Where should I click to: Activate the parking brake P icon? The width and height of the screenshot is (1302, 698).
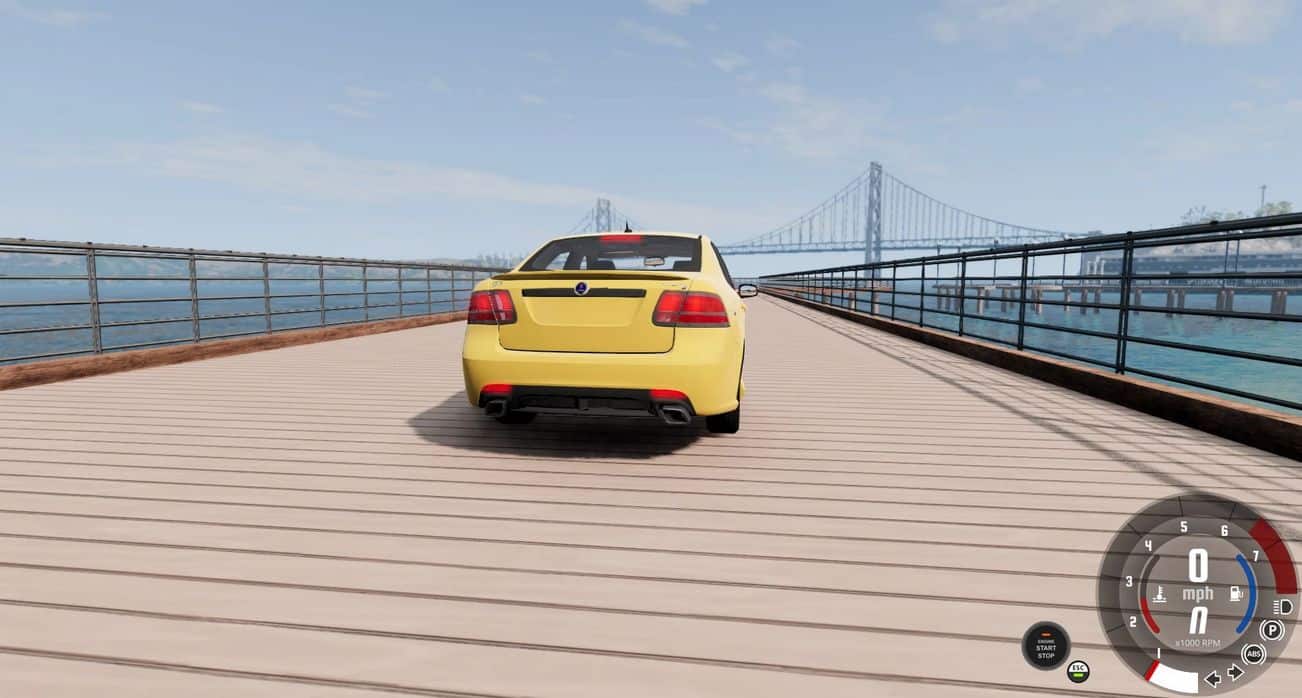click(x=1271, y=630)
